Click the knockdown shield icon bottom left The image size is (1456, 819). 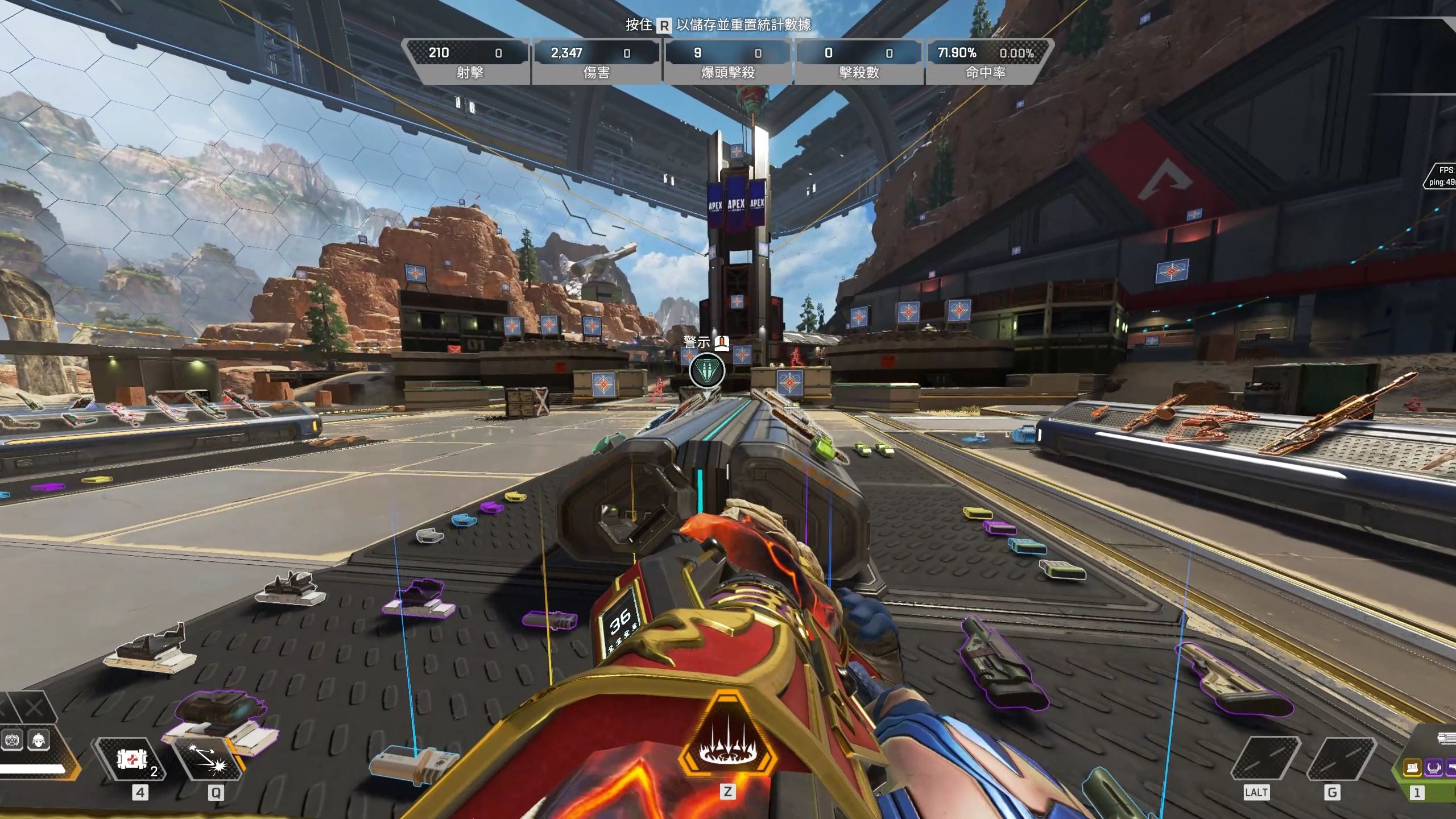click(x=13, y=739)
